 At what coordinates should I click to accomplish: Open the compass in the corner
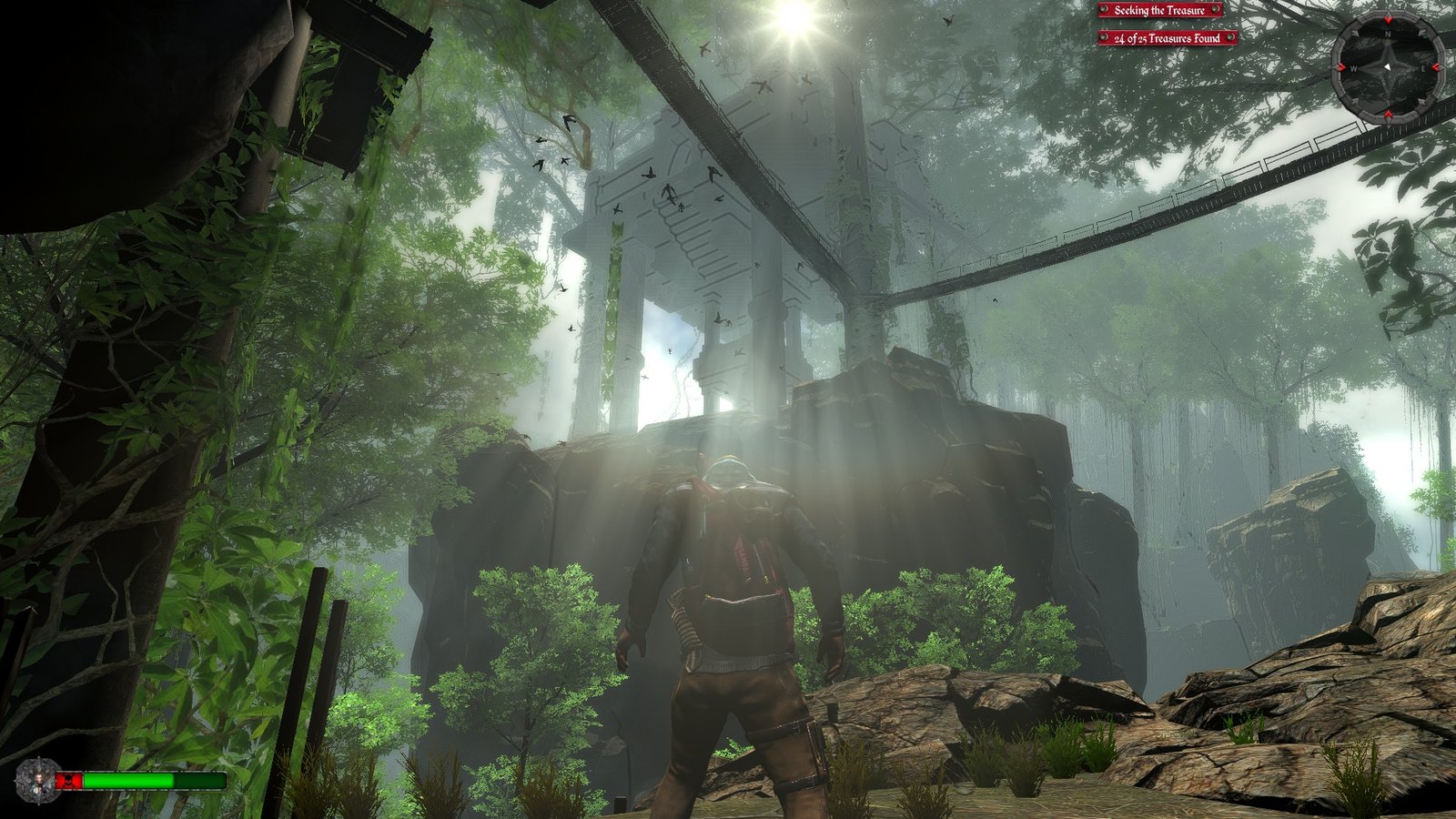pyautogui.click(x=1387, y=67)
